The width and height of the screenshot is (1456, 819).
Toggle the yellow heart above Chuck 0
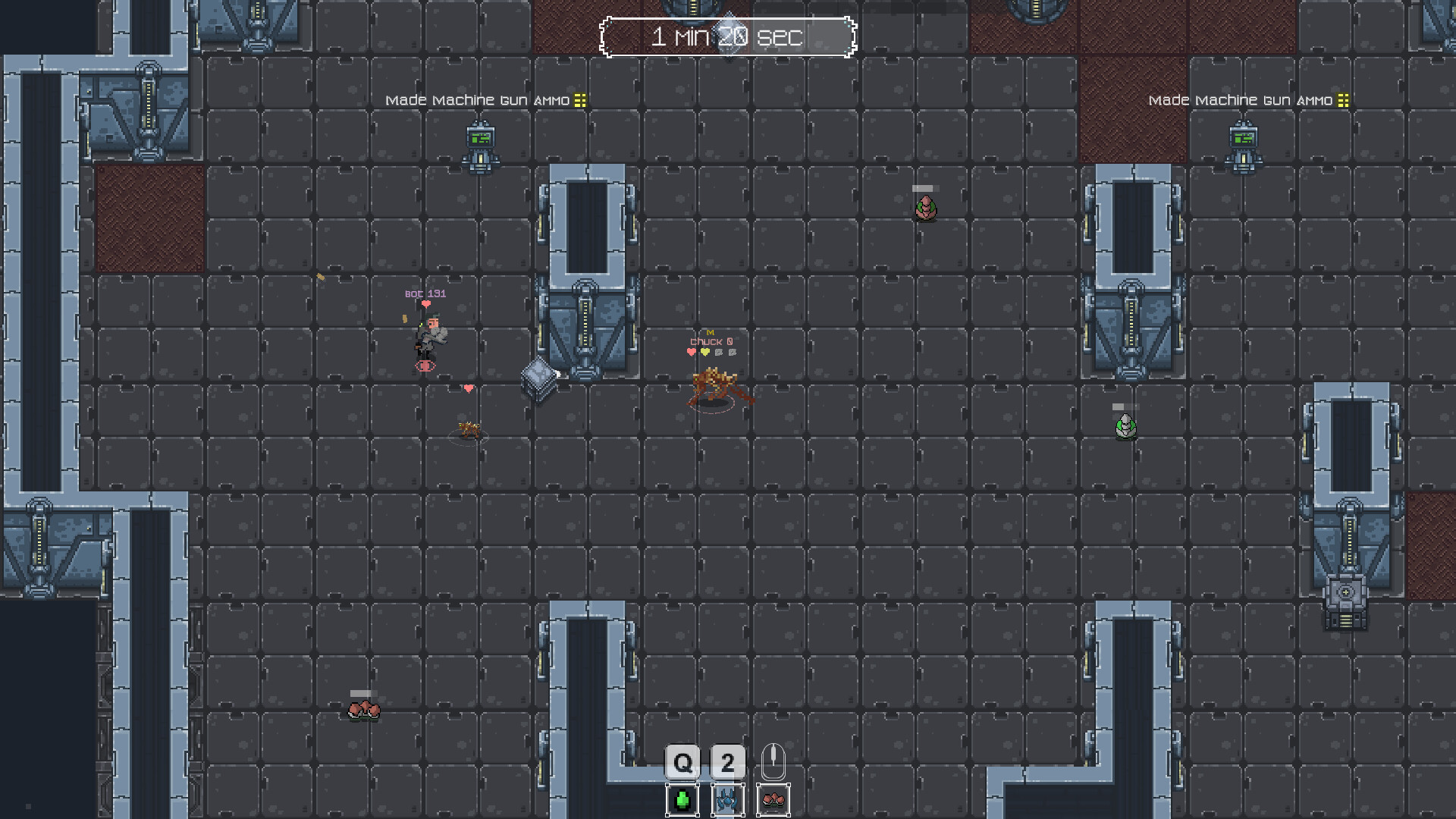[x=705, y=352]
